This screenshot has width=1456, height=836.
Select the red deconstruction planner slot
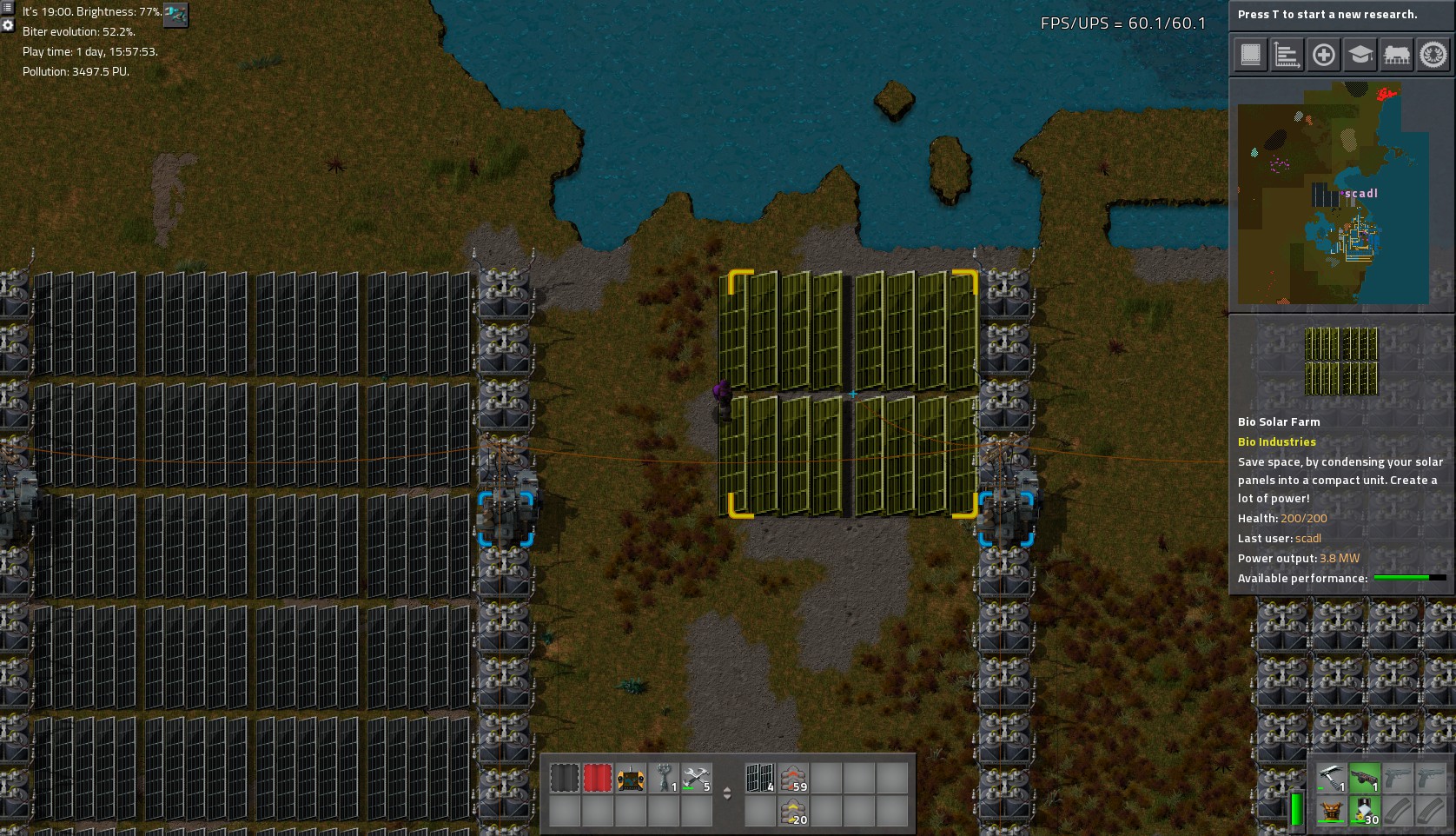coord(598,779)
